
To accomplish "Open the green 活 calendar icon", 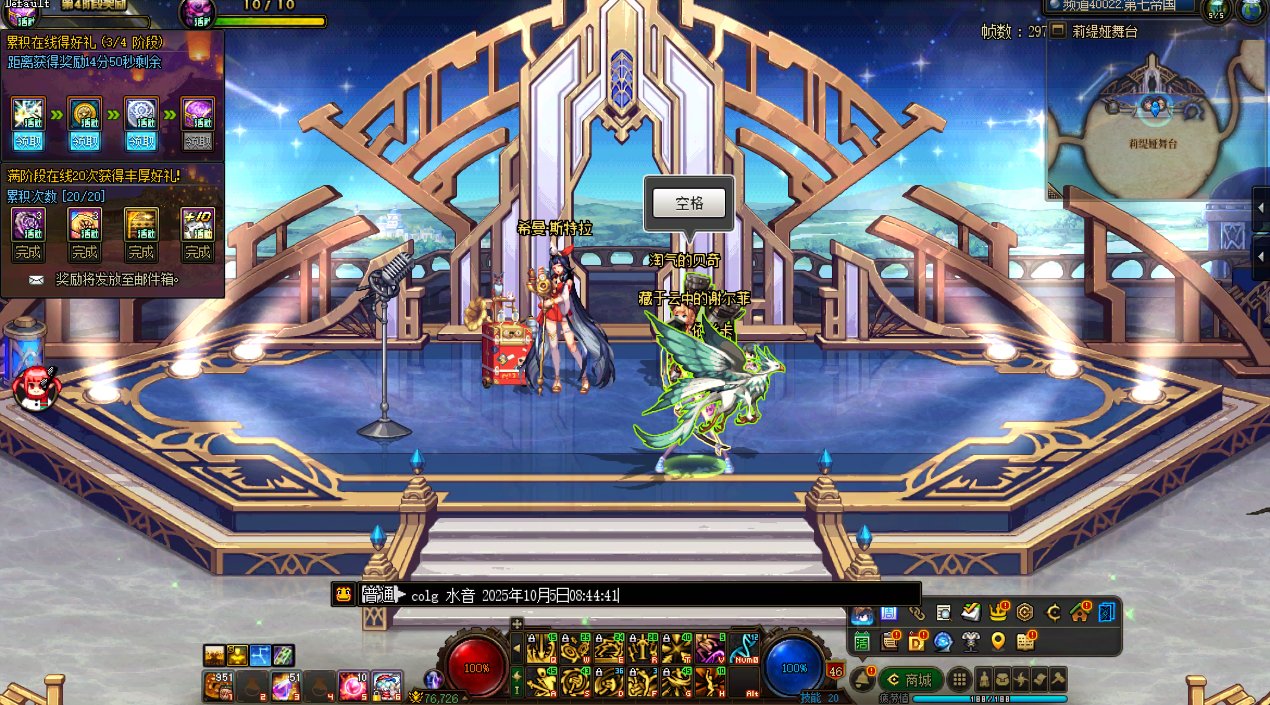I will (x=862, y=641).
